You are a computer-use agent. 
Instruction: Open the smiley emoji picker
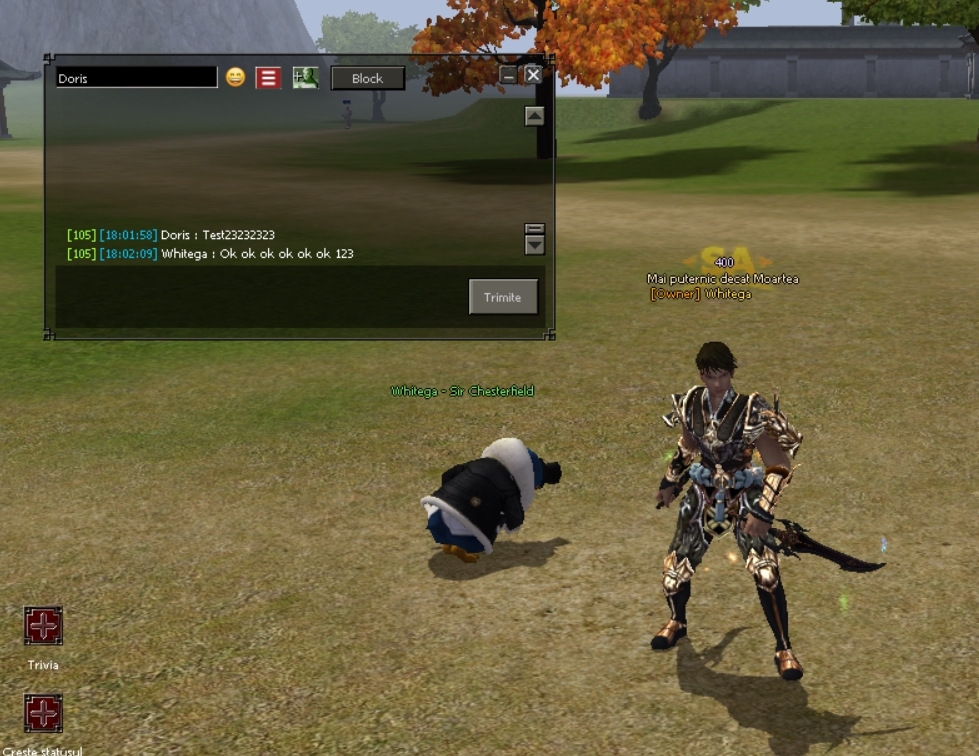(235, 77)
